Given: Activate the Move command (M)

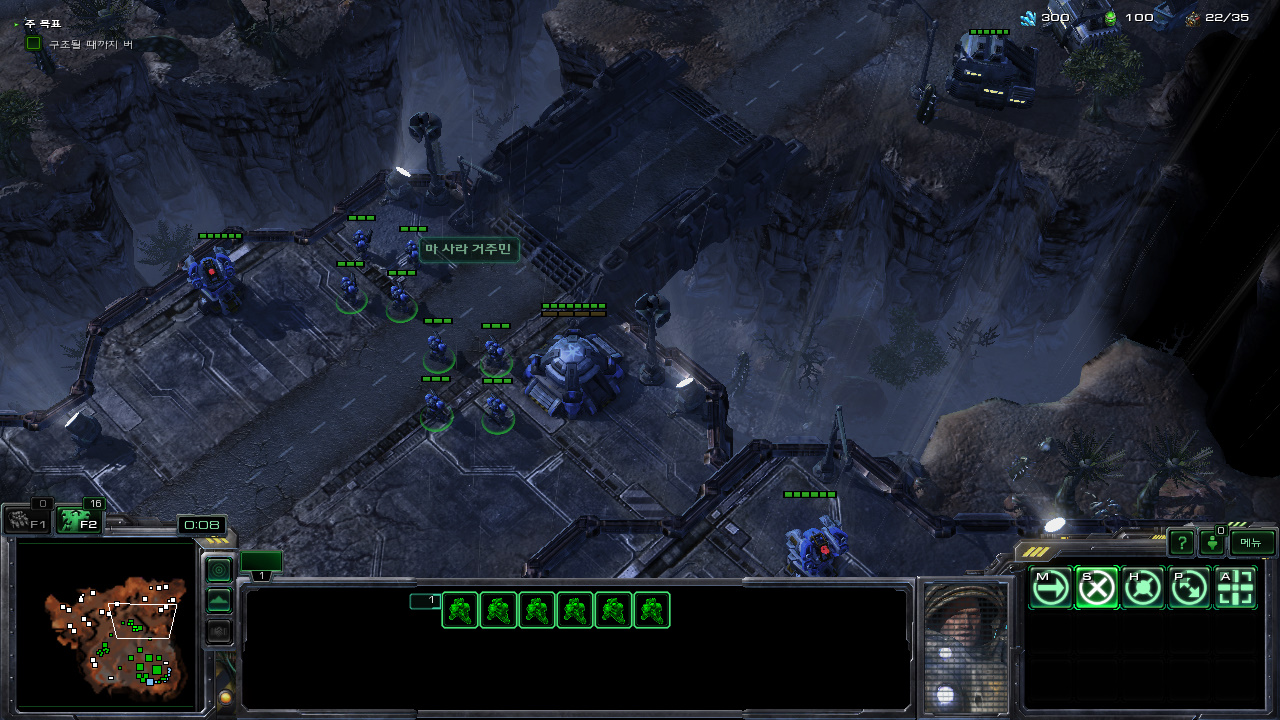Looking at the screenshot, I should 1050,588.
